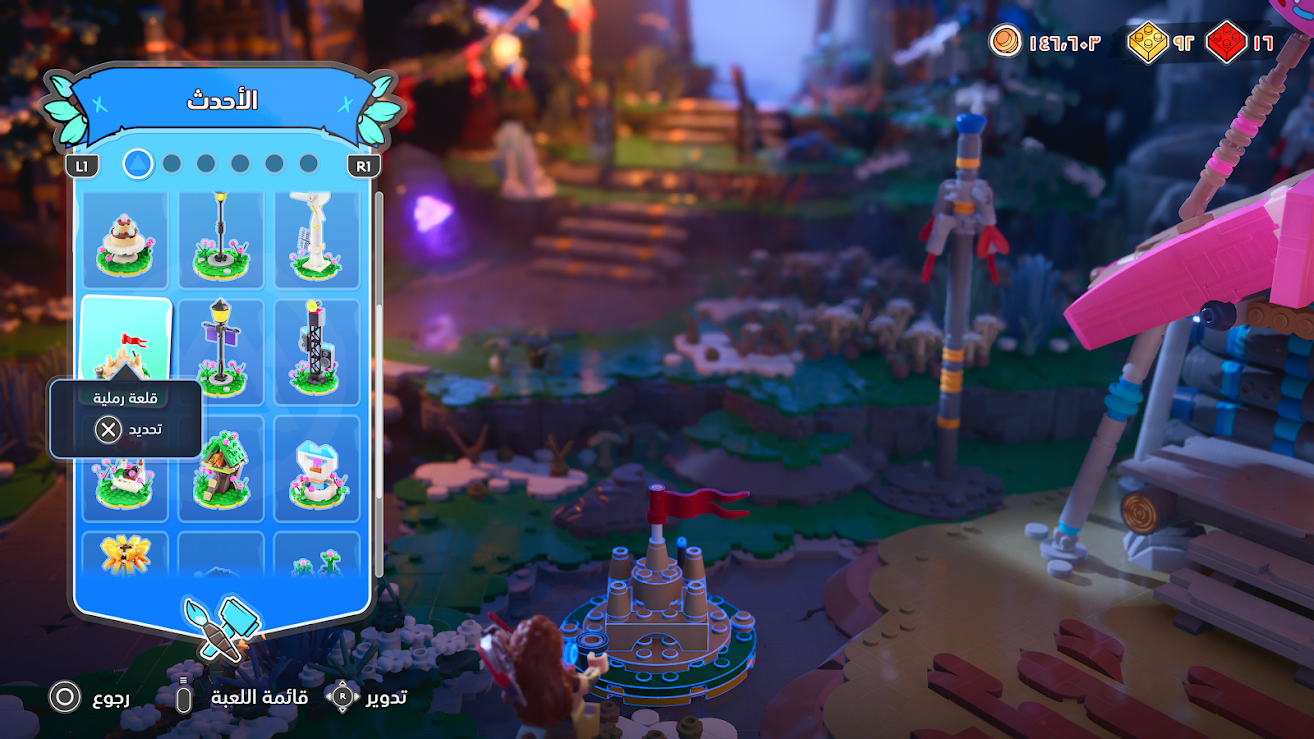
Task: Choose the lamp post with purple banner
Action: click(x=221, y=351)
